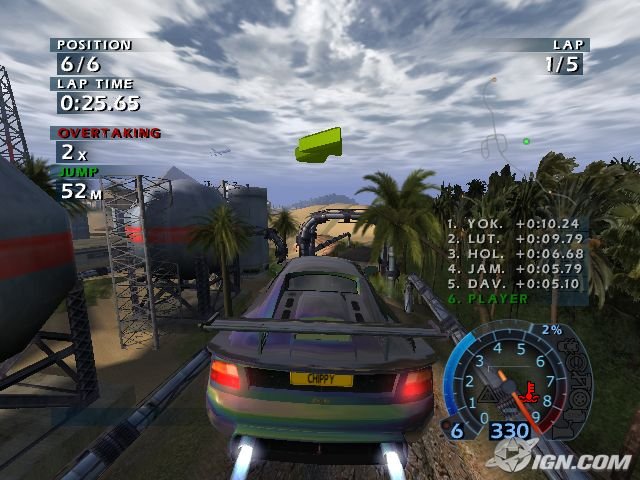The height and width of the screenshot is (480, 640).
Task: Pick the JAM. standings row
Action: (x=513, y=269)
